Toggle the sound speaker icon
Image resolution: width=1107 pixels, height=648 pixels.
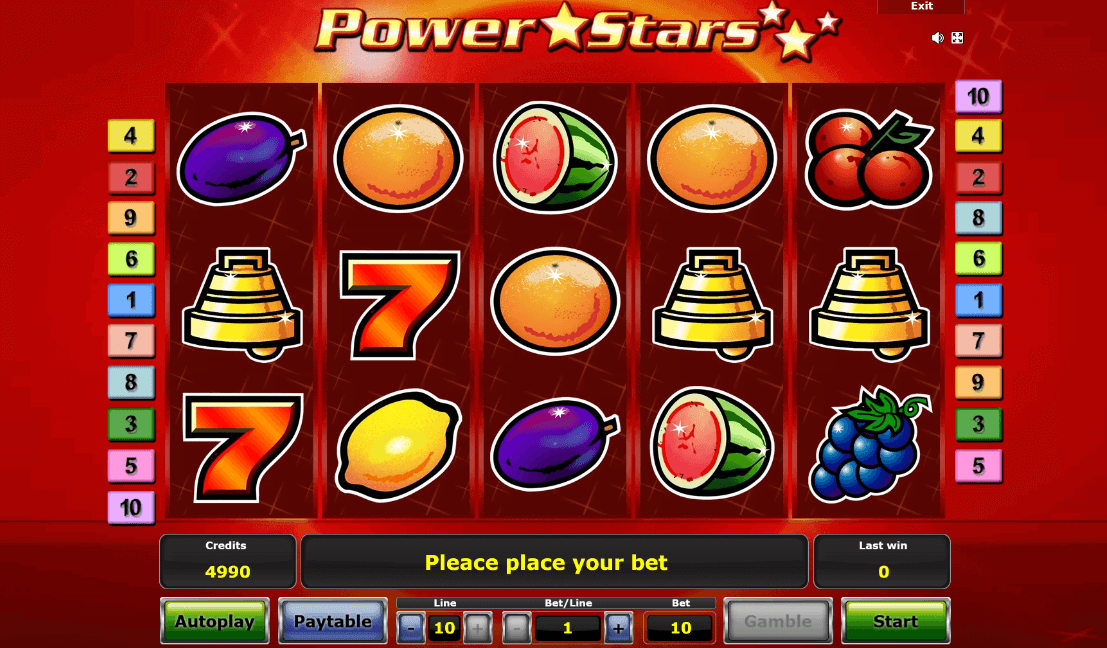click(x=938, y=38)
